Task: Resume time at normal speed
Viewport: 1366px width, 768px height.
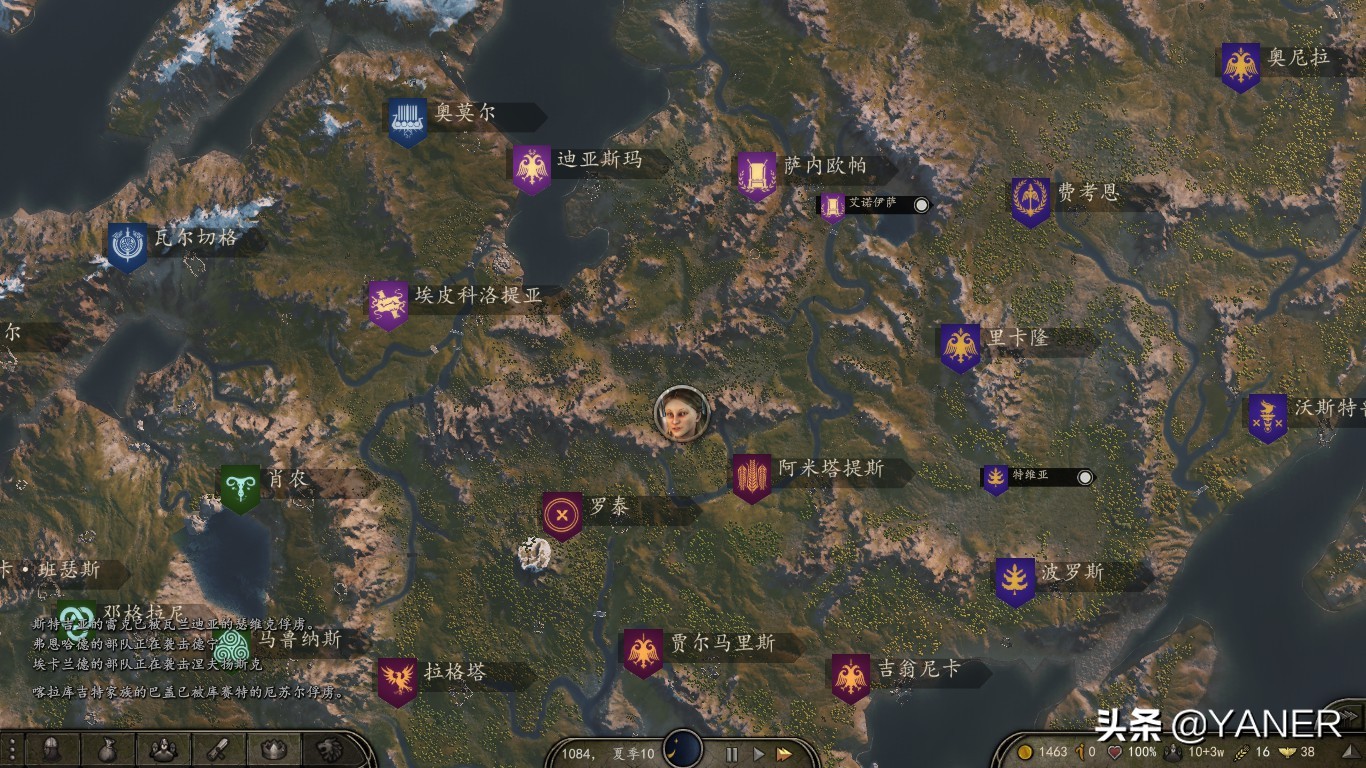Action: (758, 754)
